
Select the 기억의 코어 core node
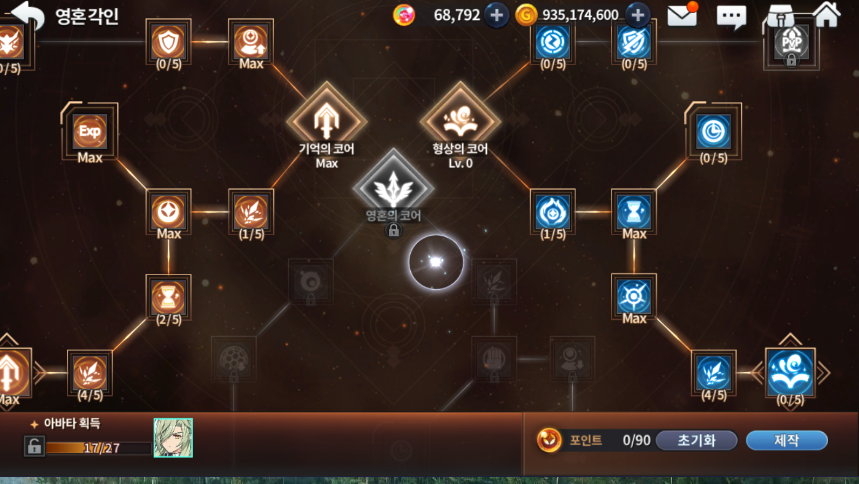click(326, 120)
